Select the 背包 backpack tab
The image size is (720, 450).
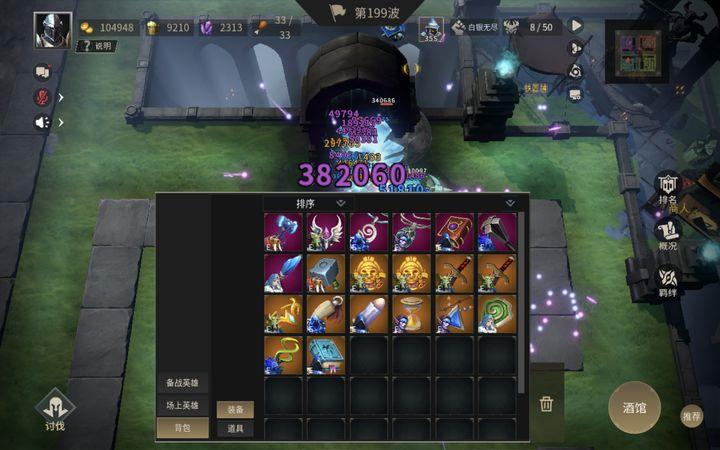point(181,428)
